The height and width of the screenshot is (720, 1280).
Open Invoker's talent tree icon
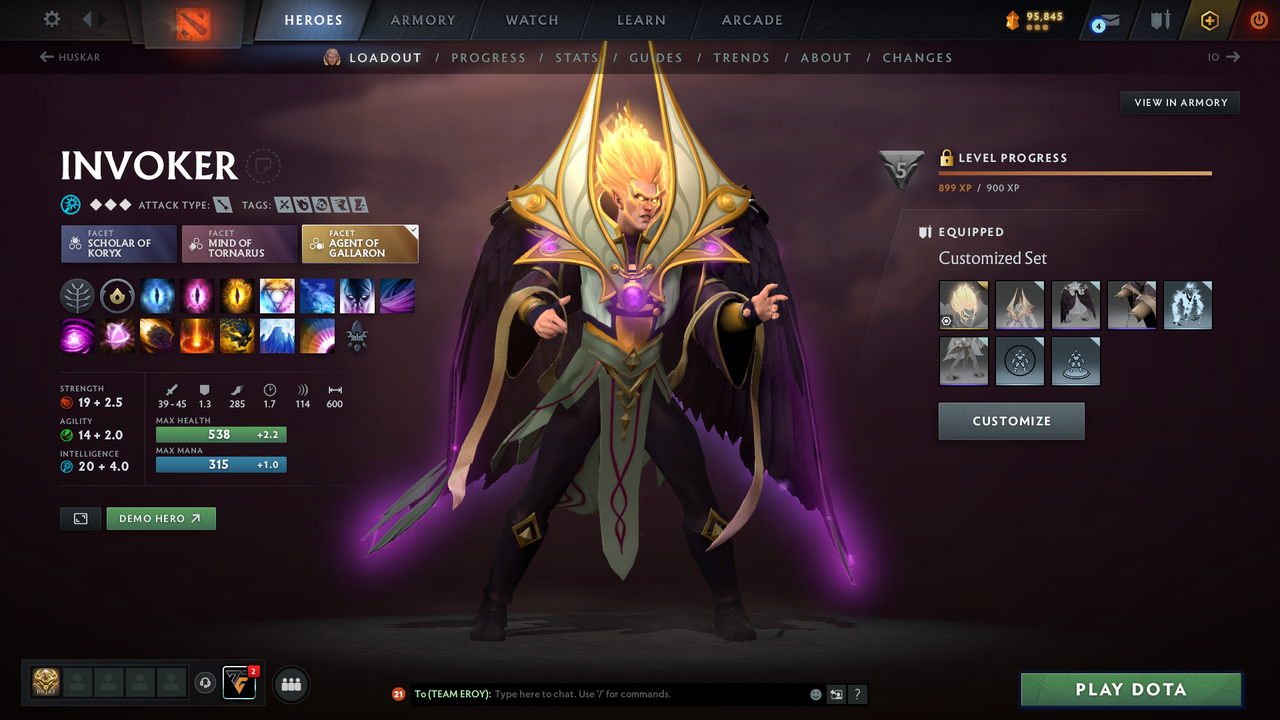click(x=77, y=295)
